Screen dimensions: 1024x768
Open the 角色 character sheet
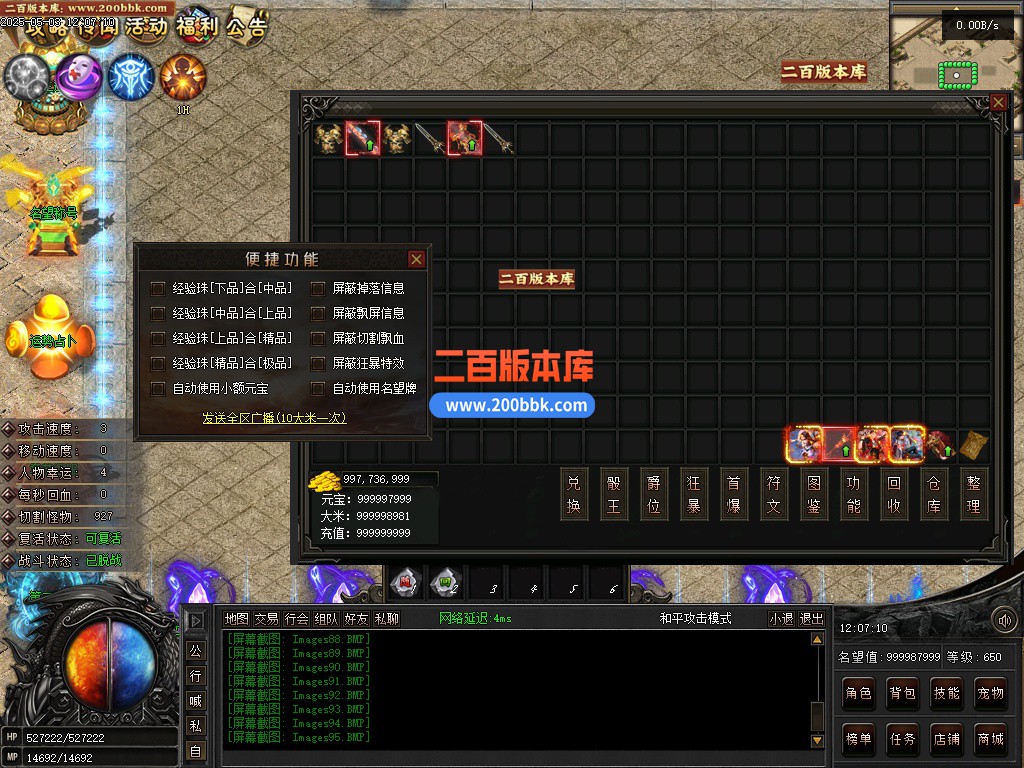(858, 692)
